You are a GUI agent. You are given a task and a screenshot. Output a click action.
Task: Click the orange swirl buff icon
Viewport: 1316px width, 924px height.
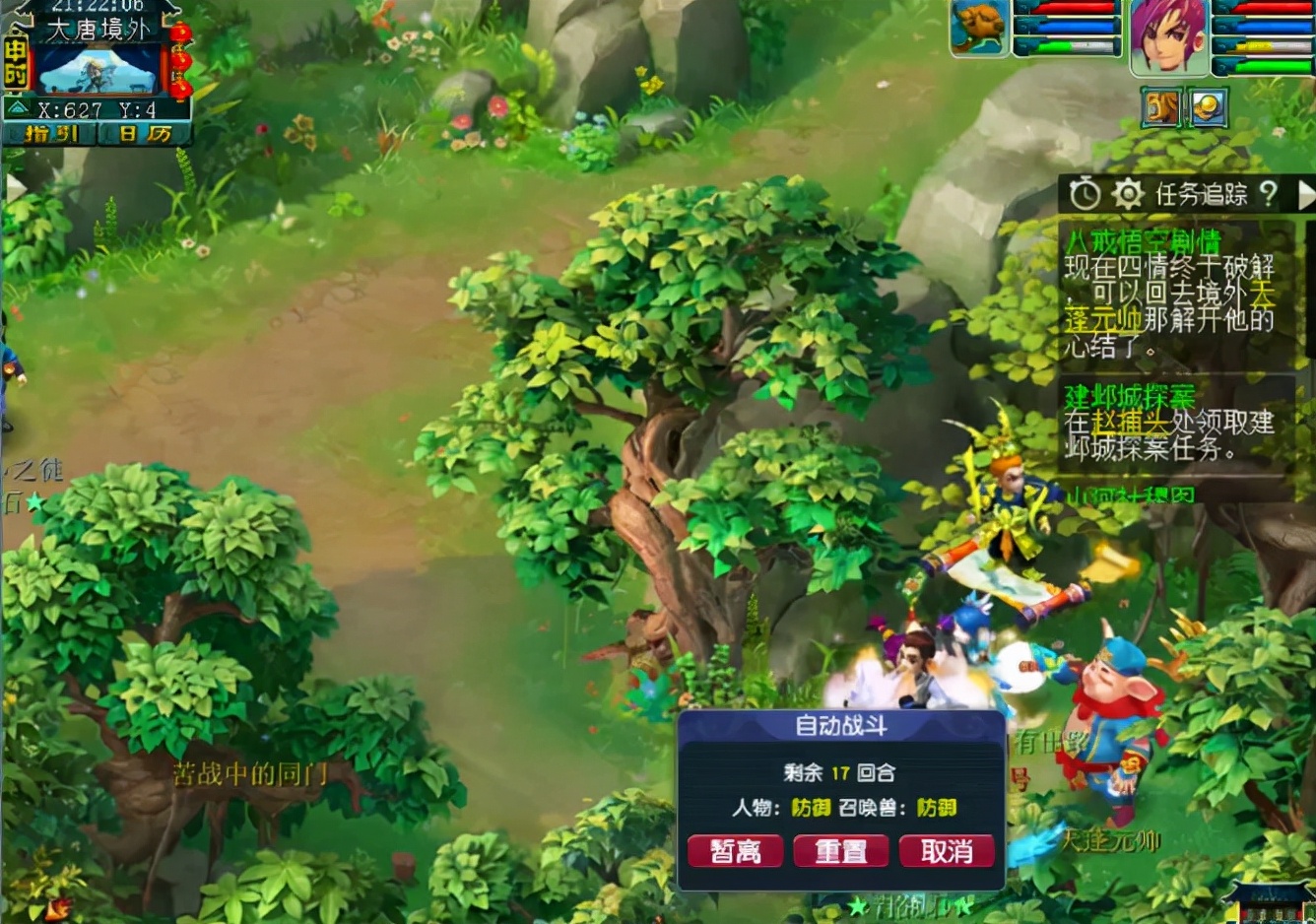click(1161, 107)
